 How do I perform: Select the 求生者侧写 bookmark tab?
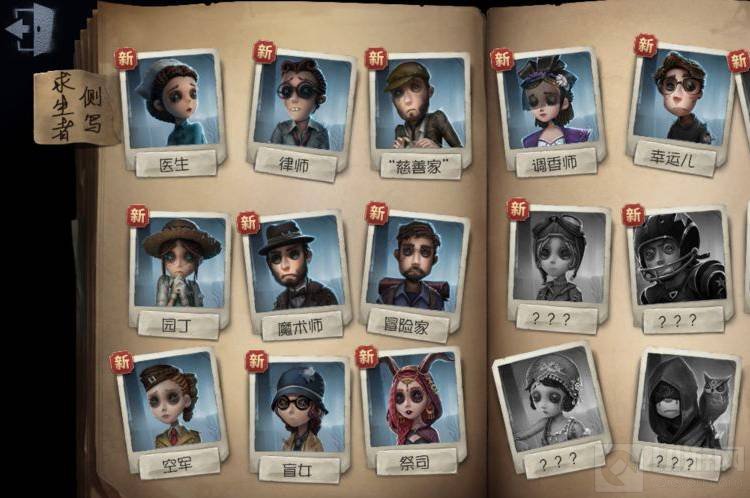(x=77, y=106)
